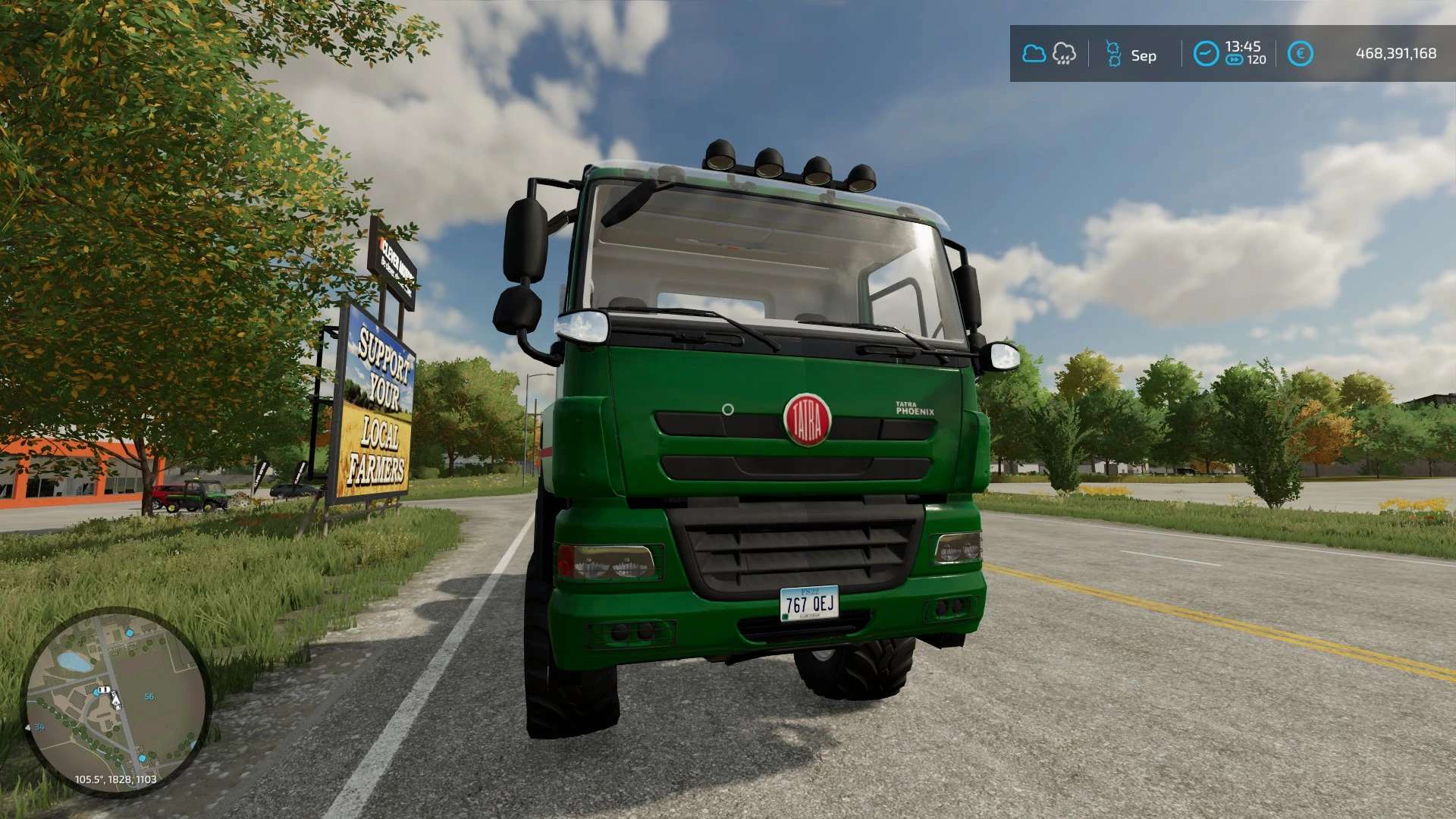
Task: Click the euro money icon
Action: (x=1300, y=54)
